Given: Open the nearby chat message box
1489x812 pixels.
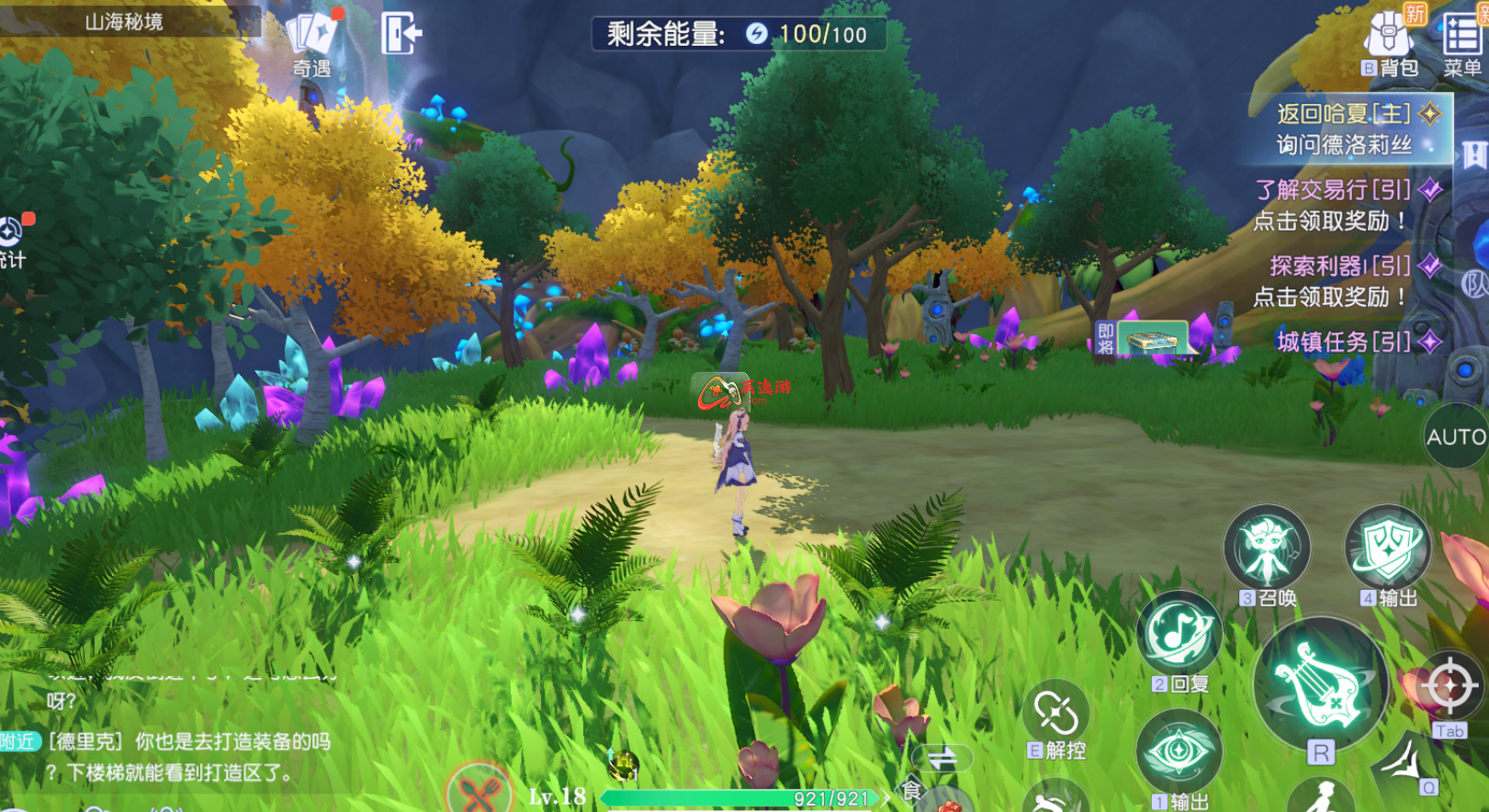Looking at the screenshot, I should point(184,756).
